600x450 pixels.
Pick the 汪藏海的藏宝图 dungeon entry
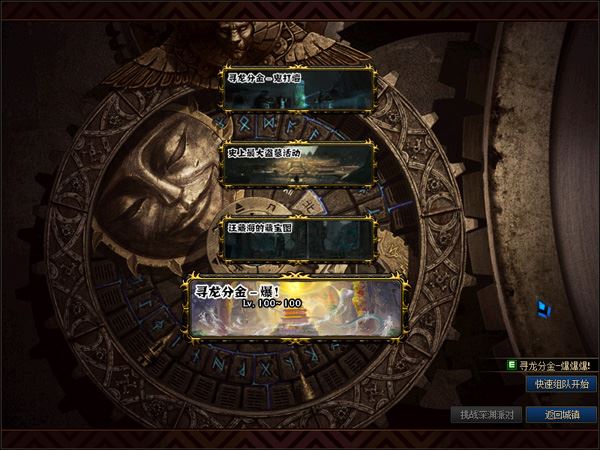pos(299,238)
